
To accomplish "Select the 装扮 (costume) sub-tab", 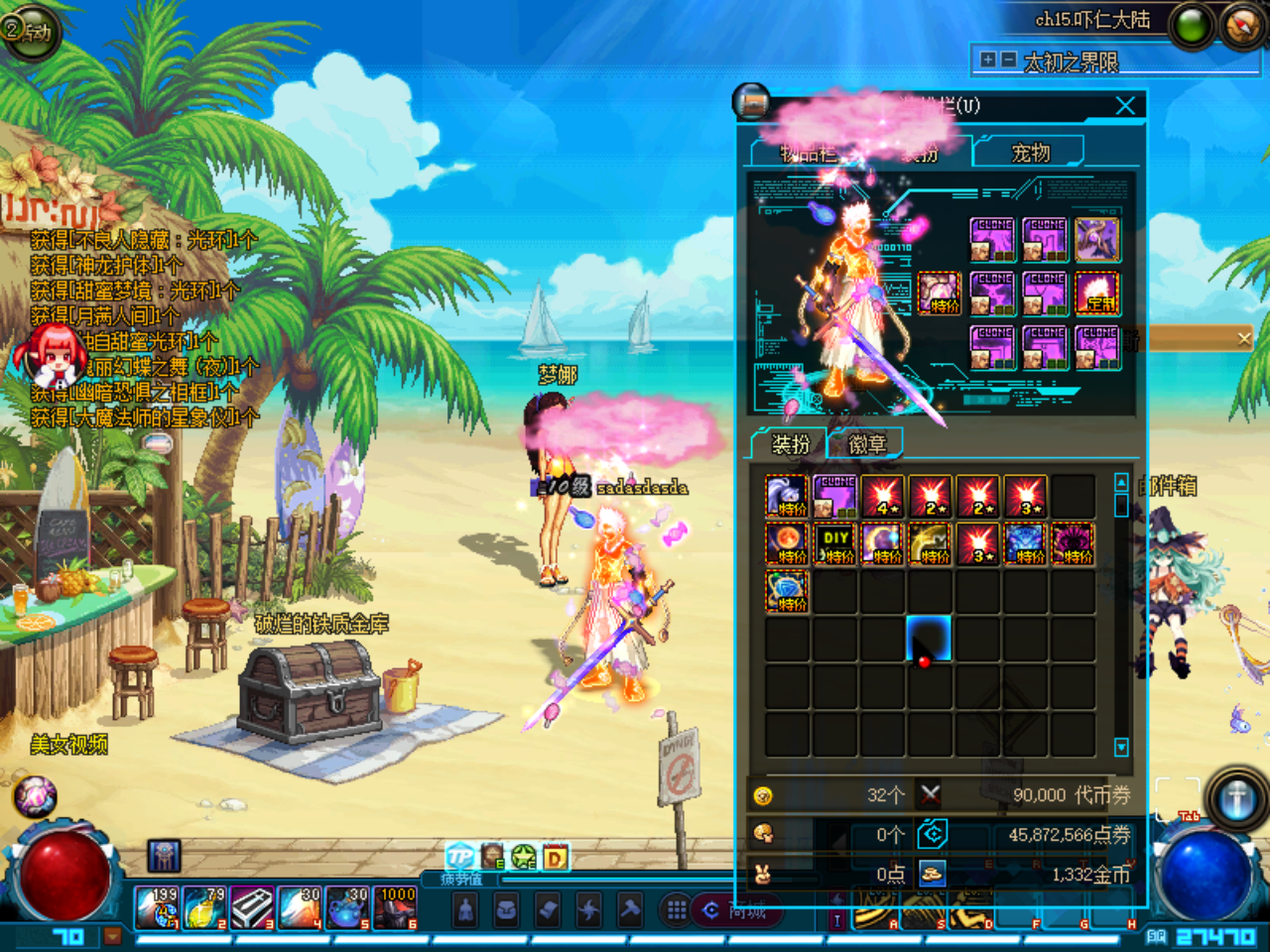I will (x=791, y=444).
